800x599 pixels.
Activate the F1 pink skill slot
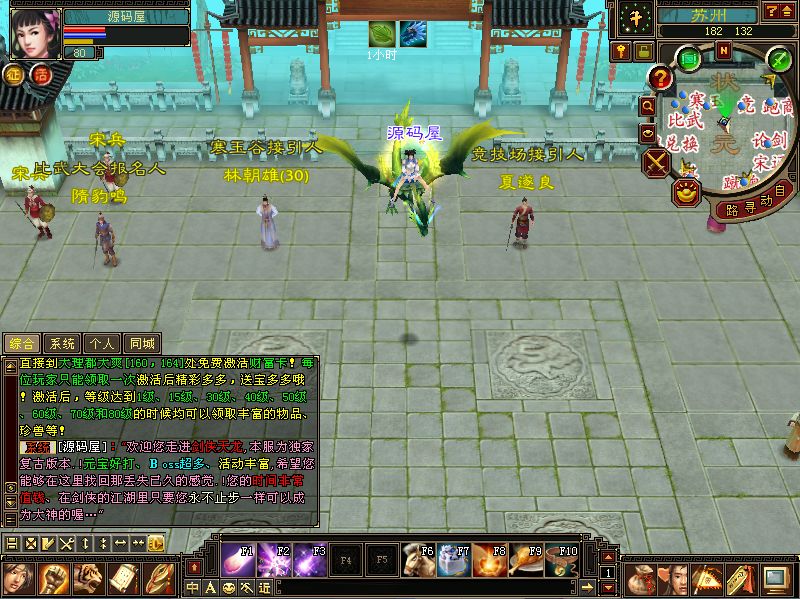pyautogui.click(x=236, y=559)
